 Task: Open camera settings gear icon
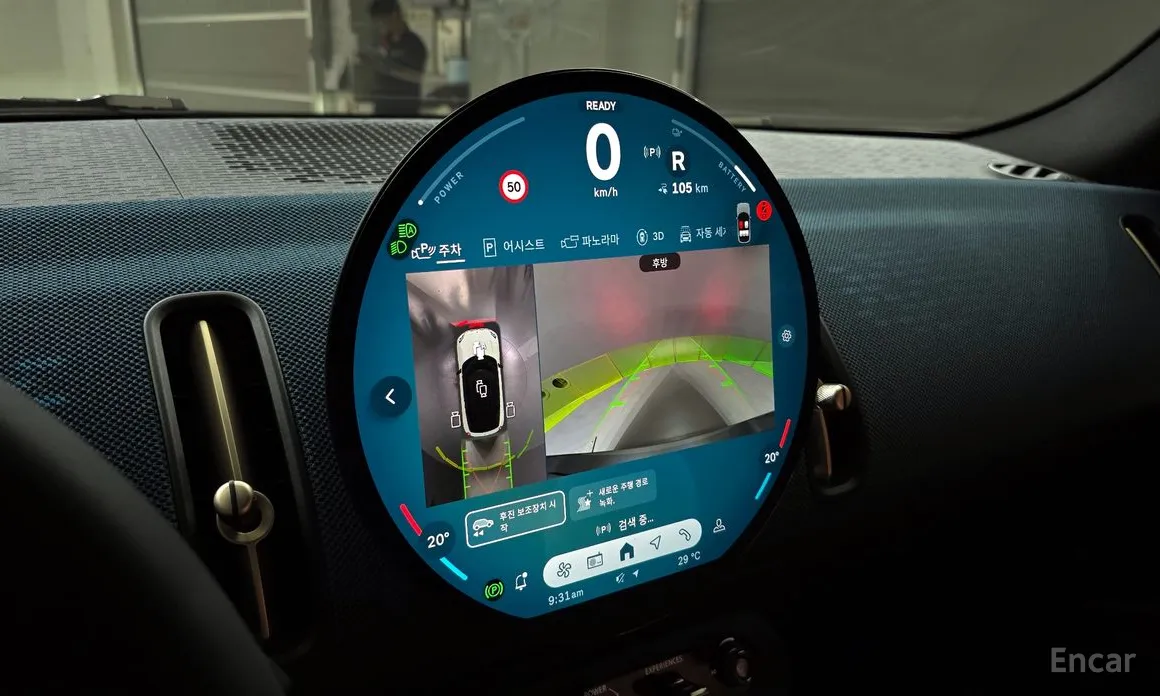tap(787, 336)
